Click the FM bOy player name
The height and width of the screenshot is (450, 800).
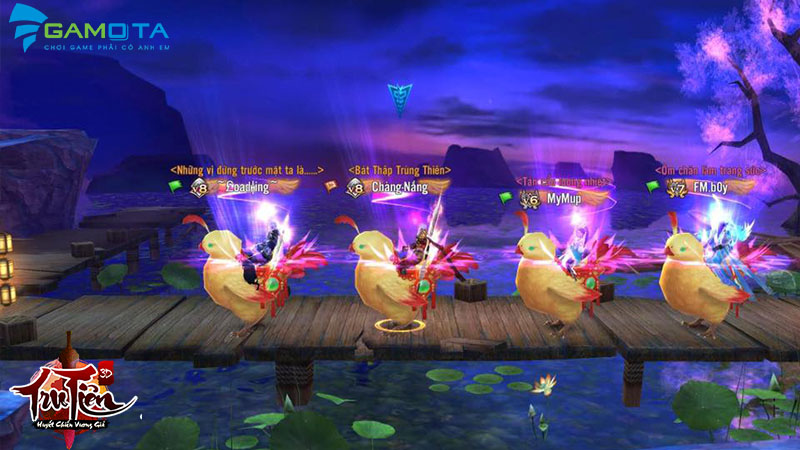[713, 186]
